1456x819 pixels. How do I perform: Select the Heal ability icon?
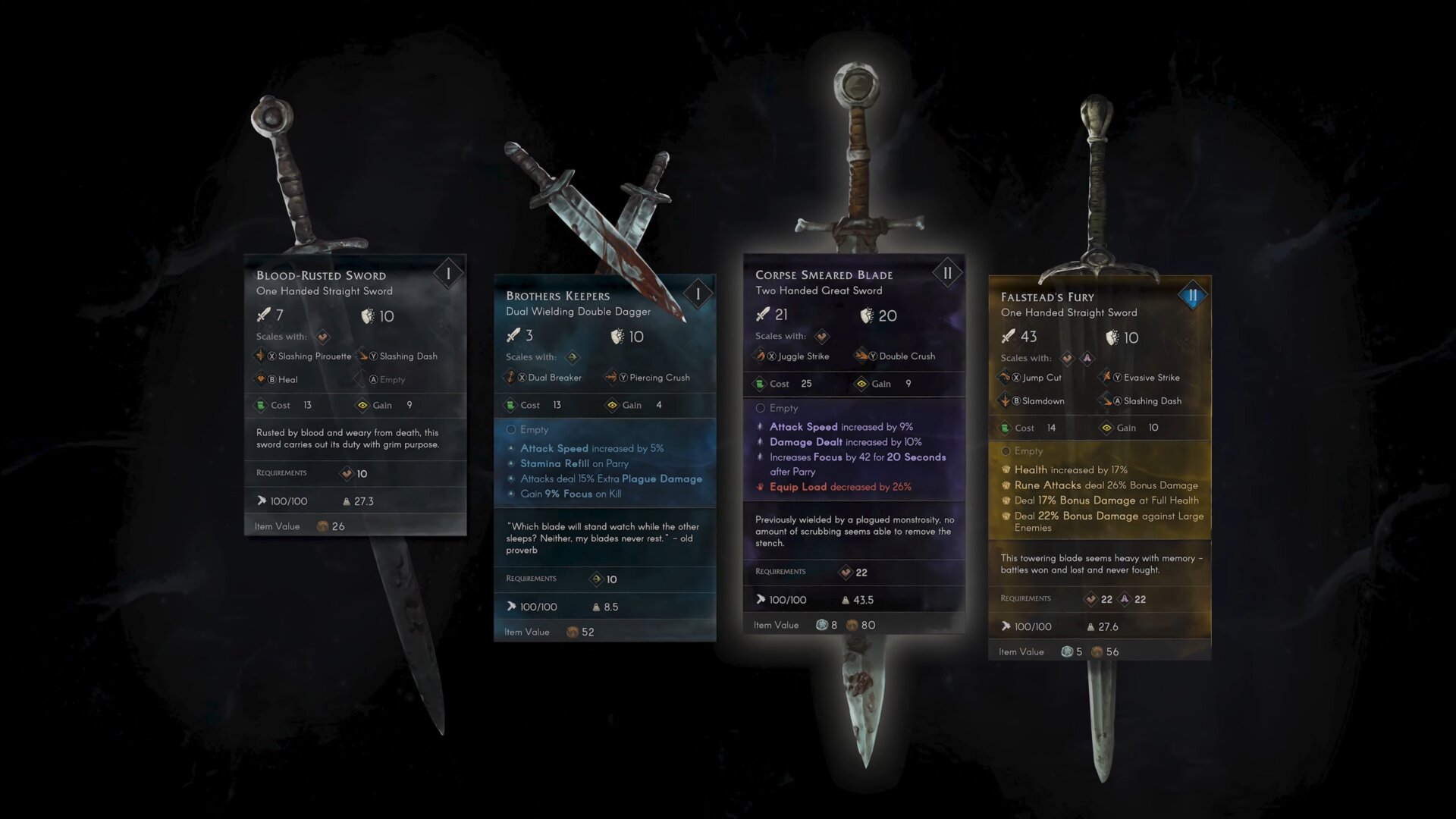tap(261, 379)
